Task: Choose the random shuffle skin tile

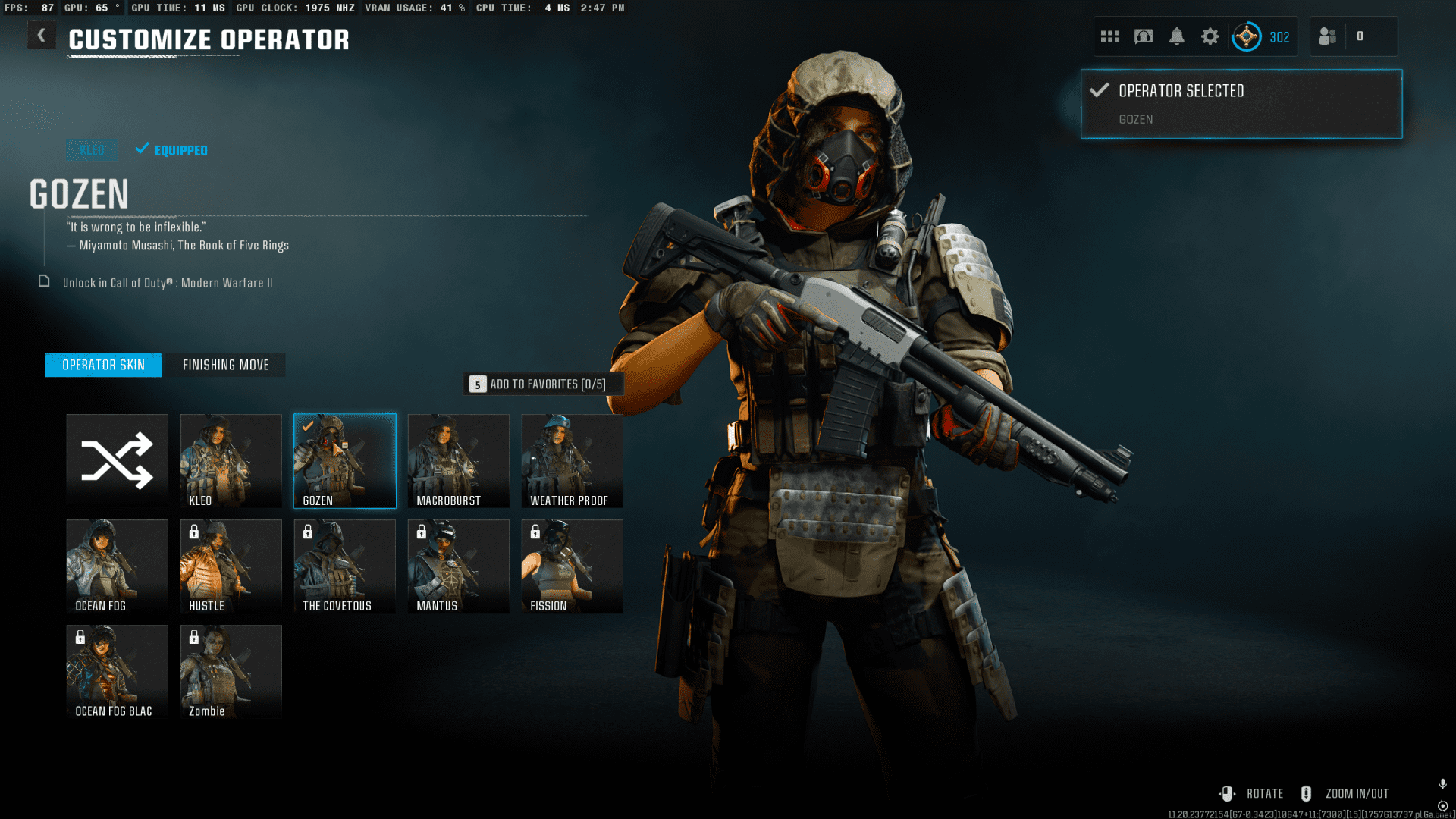Action: point(117,460)
